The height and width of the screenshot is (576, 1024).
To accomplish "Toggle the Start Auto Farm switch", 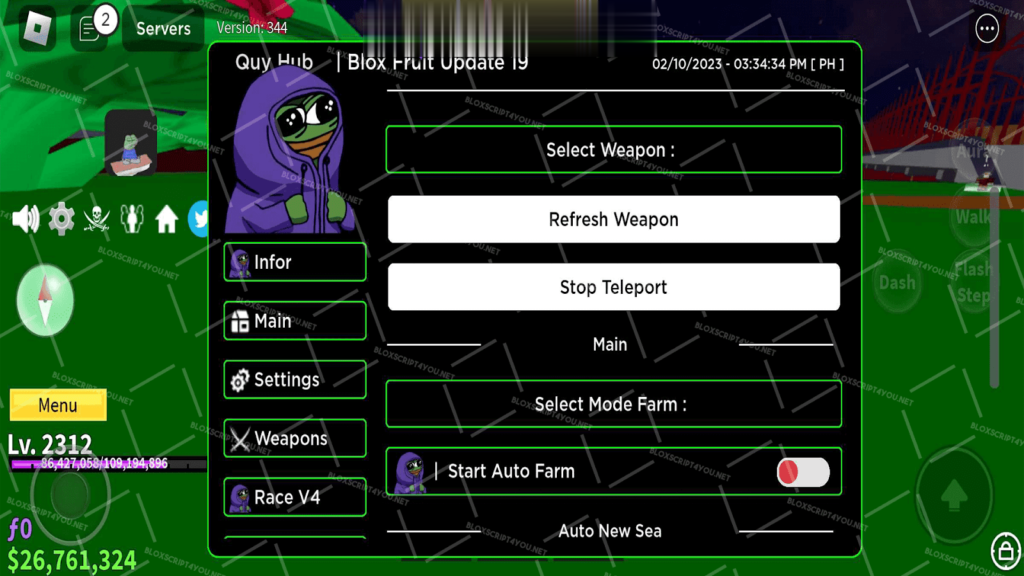I will coord(803,472).
